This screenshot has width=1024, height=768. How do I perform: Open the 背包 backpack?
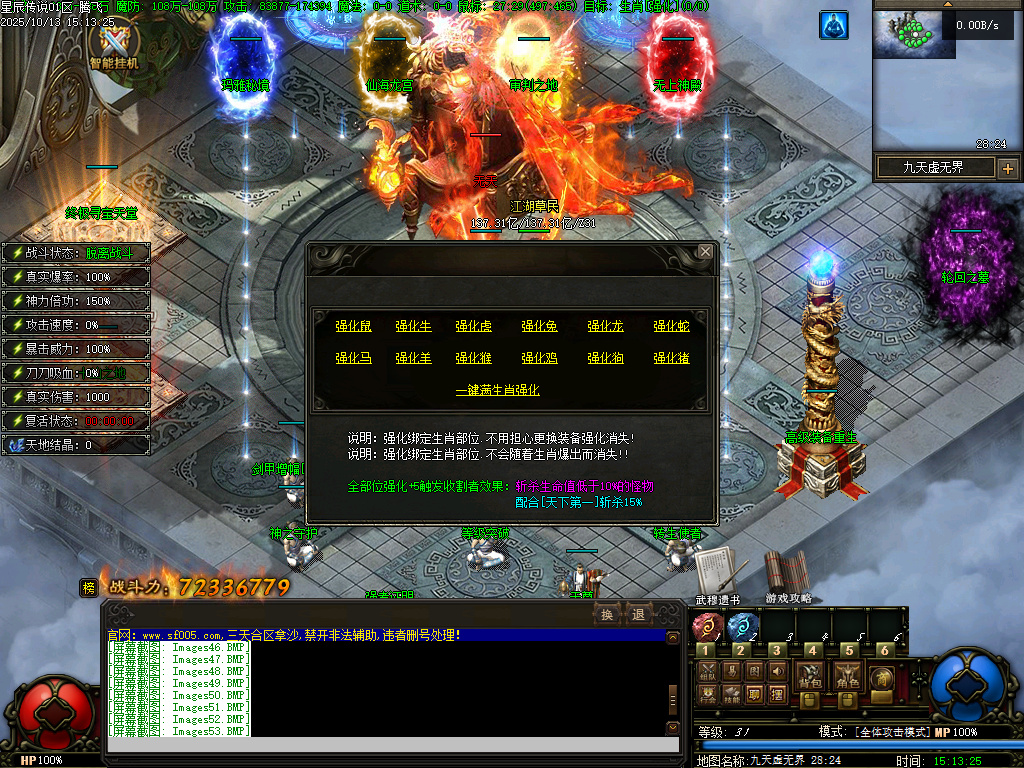click(x=809, y=675)
